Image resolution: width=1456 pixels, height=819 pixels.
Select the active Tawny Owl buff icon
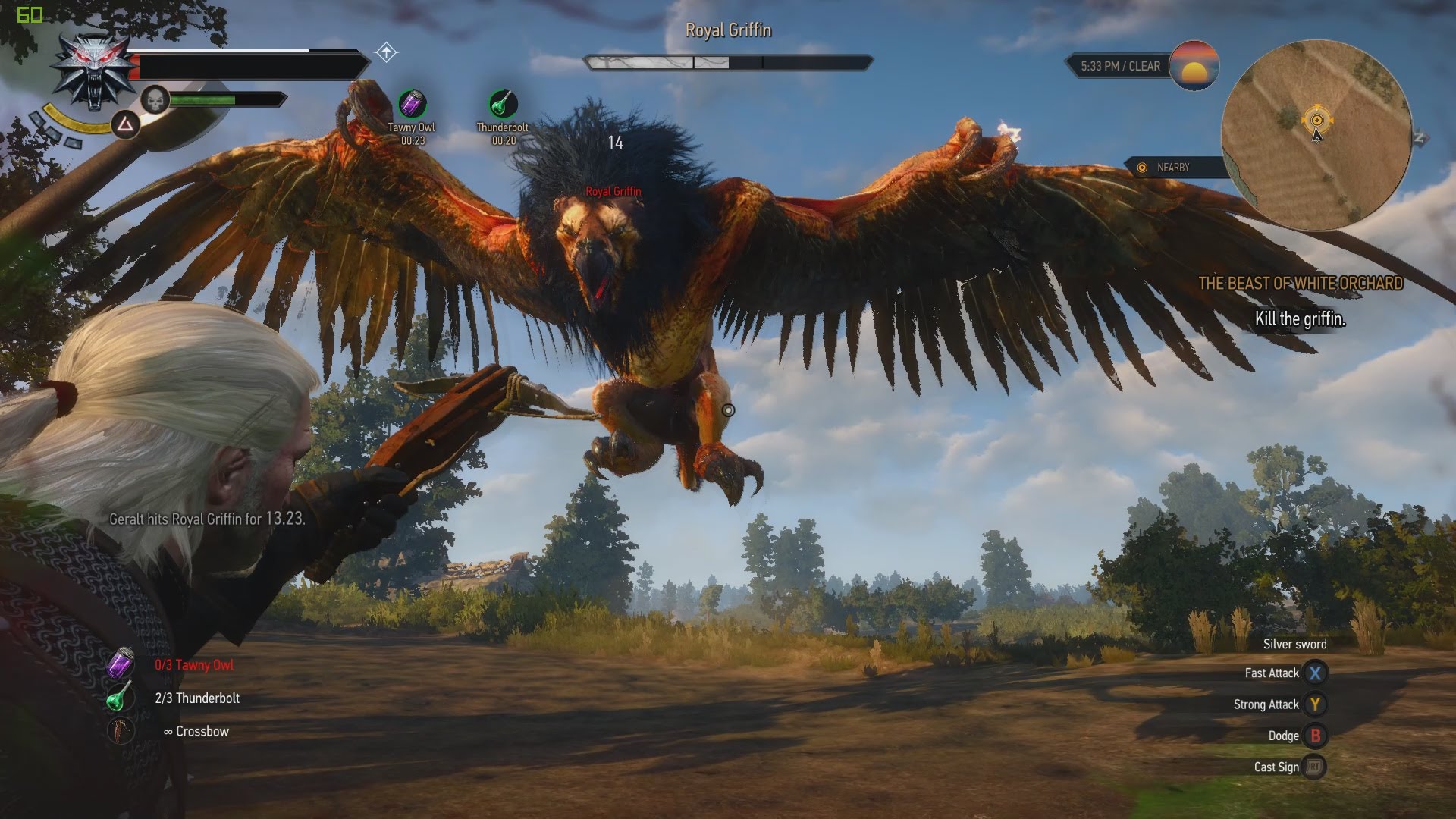click(x=413, y=103)
